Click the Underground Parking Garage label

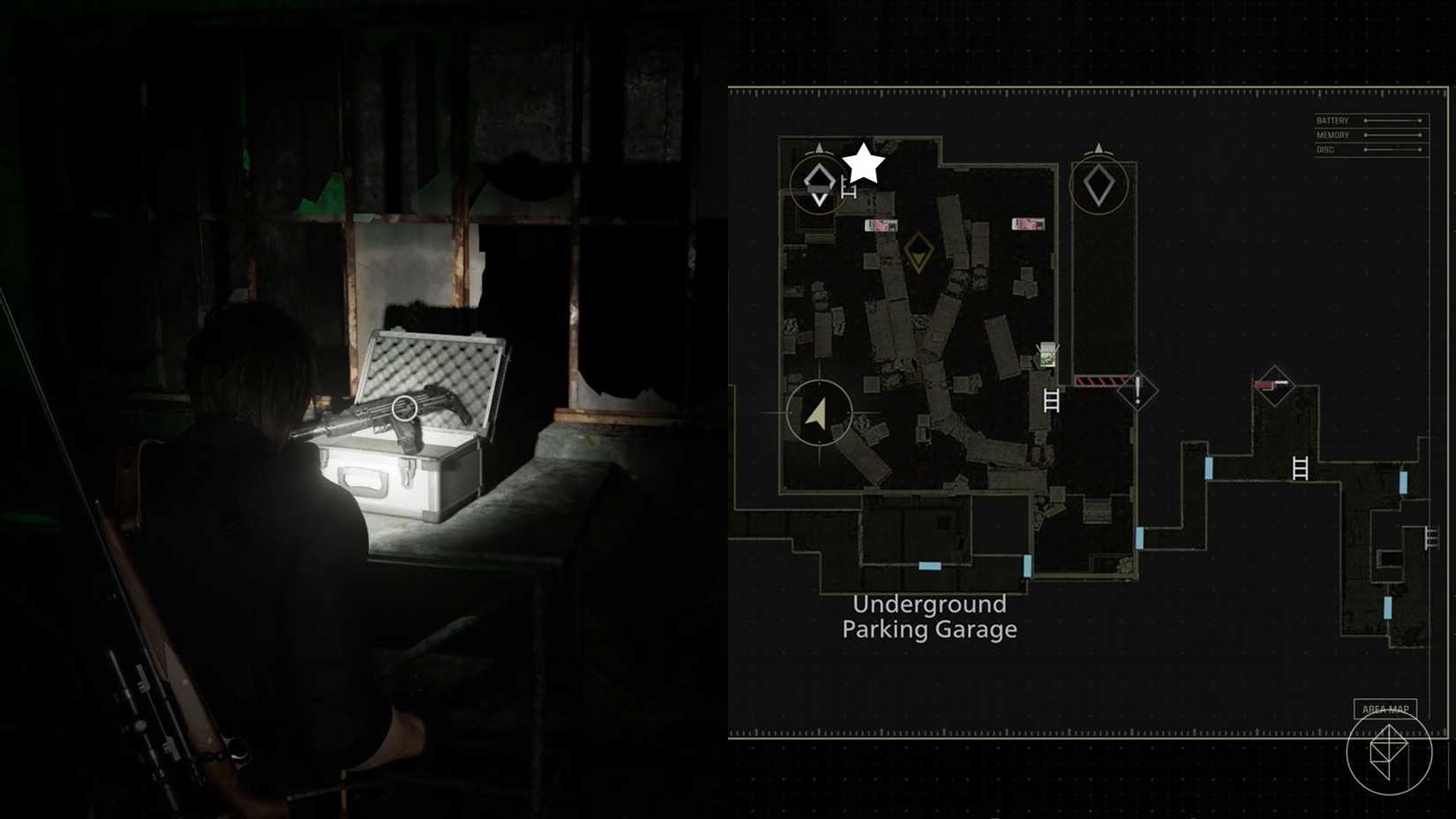click(x=928, y=616)
